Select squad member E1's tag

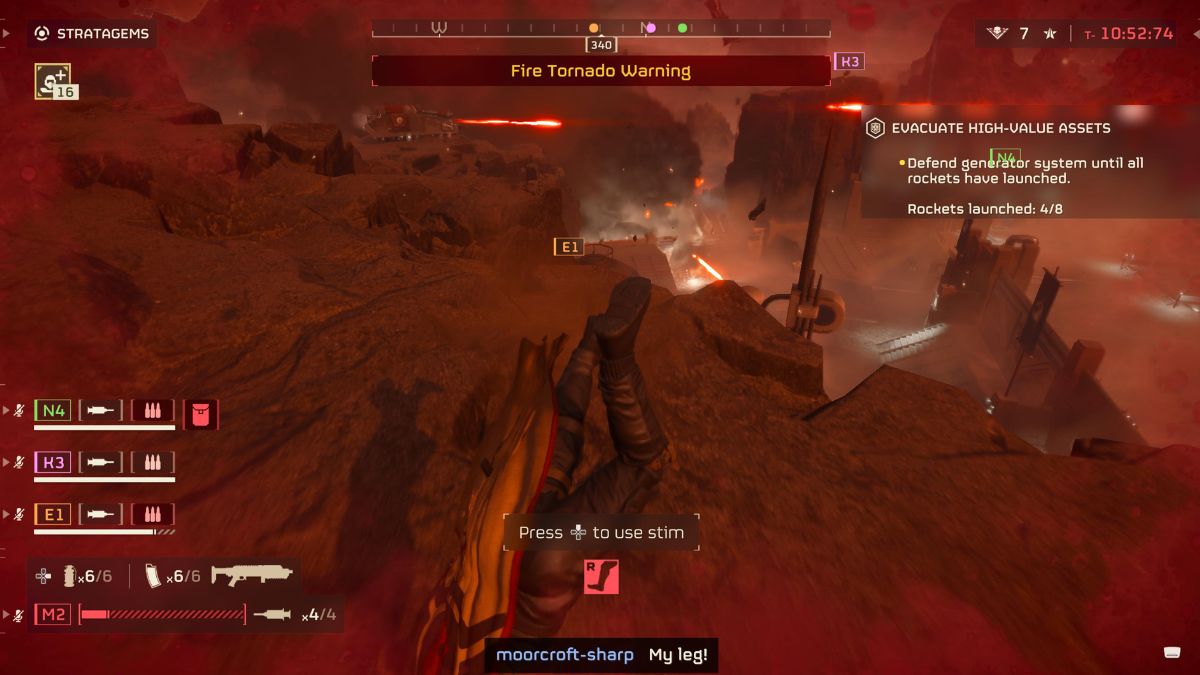pos(53,514)
